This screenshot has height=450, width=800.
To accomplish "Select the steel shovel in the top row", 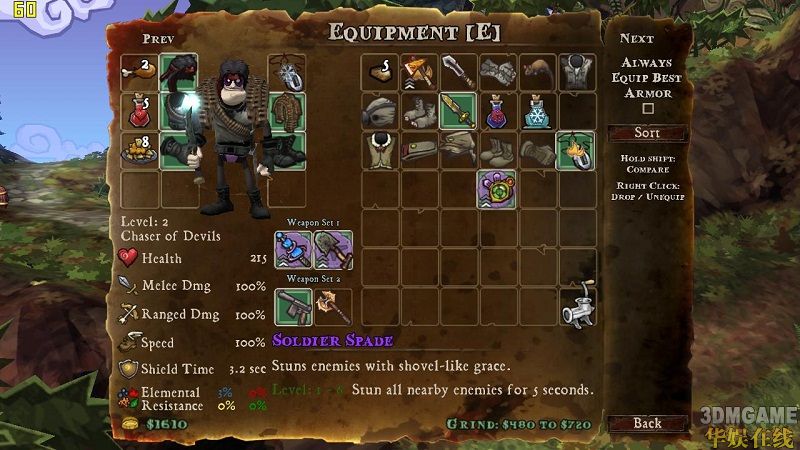I will click(x=456, y=70).
